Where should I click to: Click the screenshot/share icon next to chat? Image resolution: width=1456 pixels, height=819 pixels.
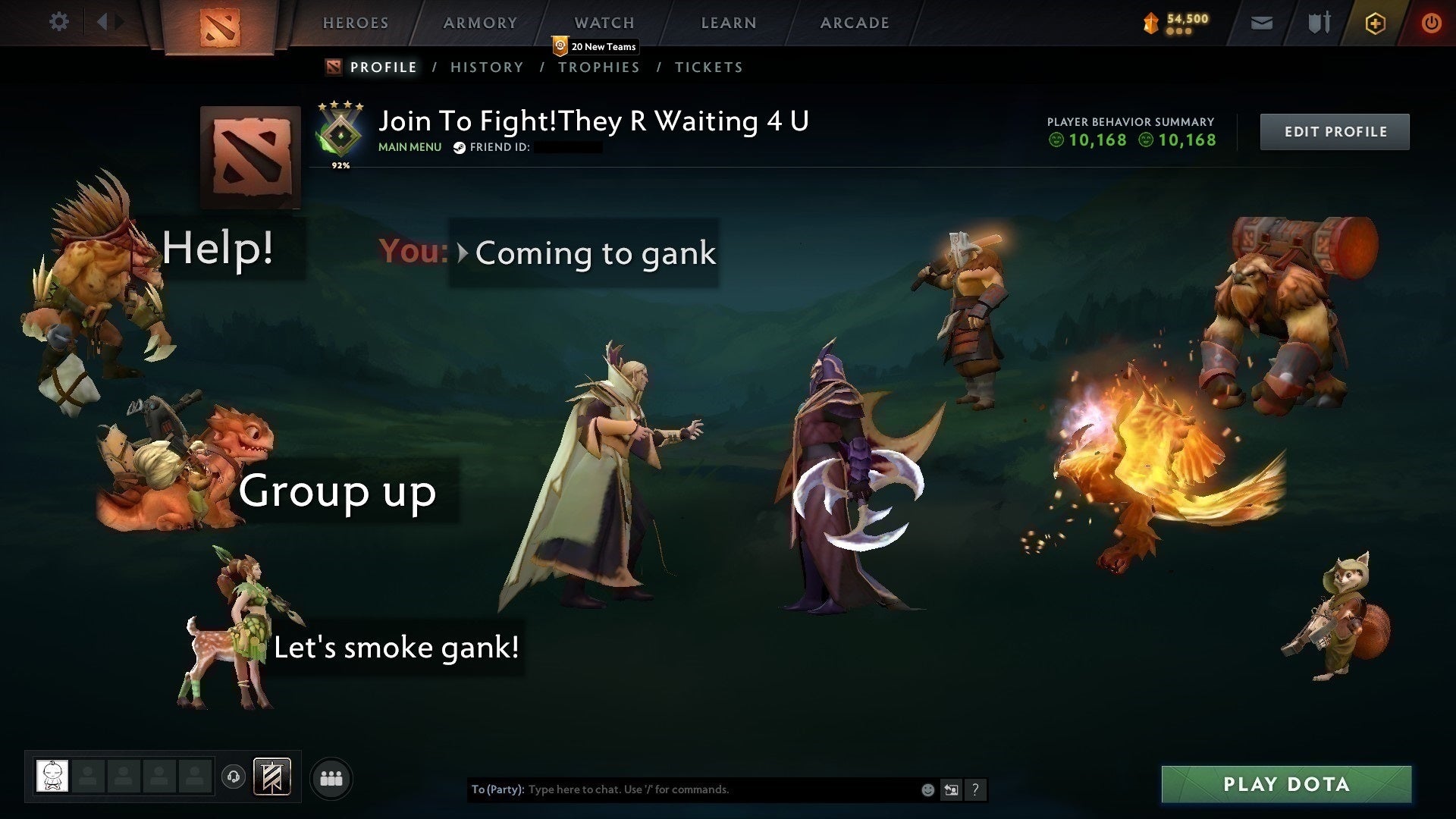(x=951, y=789)
